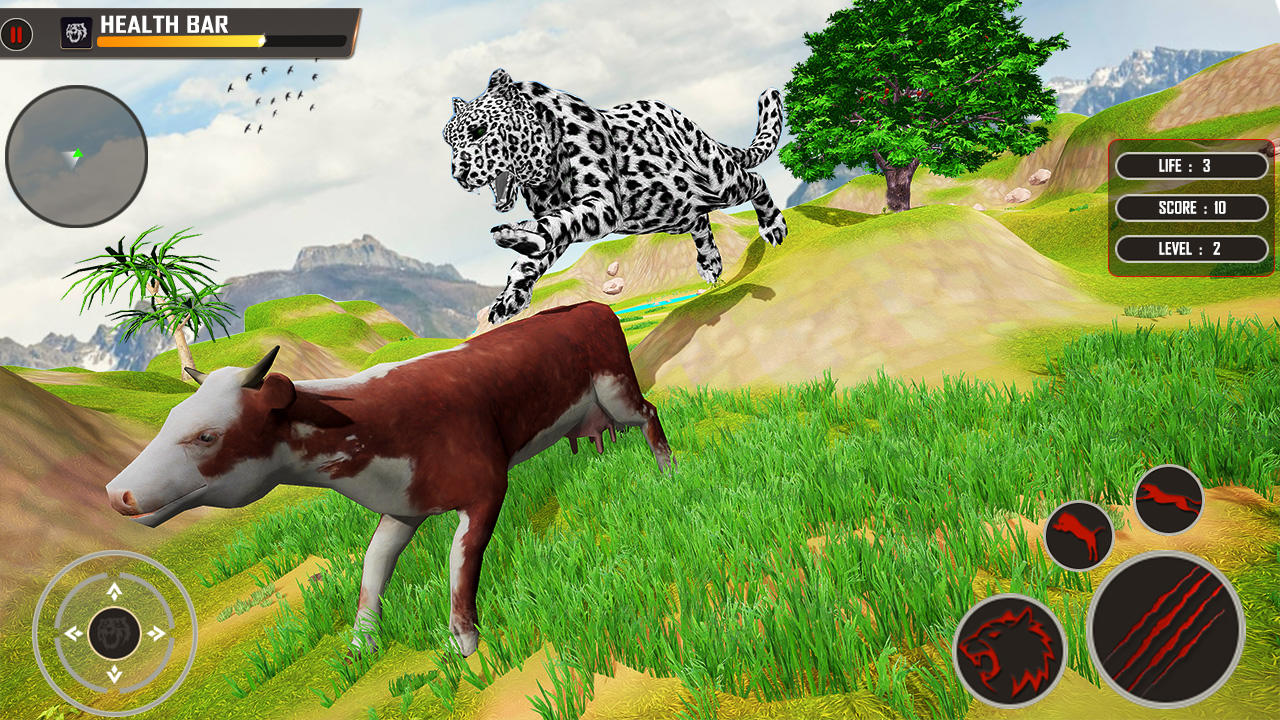This screenshot has height=720, width=1280.
Task: Tap the LIFE : 3 display
Action: pos(1190,166)
